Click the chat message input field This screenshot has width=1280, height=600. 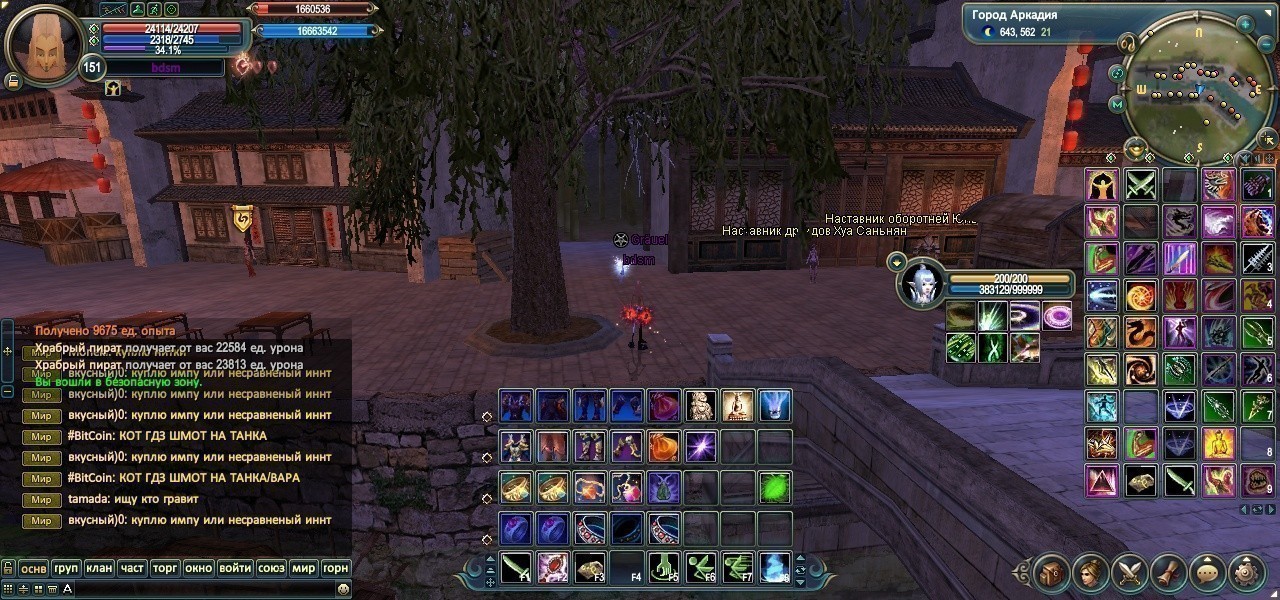[200, 590]
